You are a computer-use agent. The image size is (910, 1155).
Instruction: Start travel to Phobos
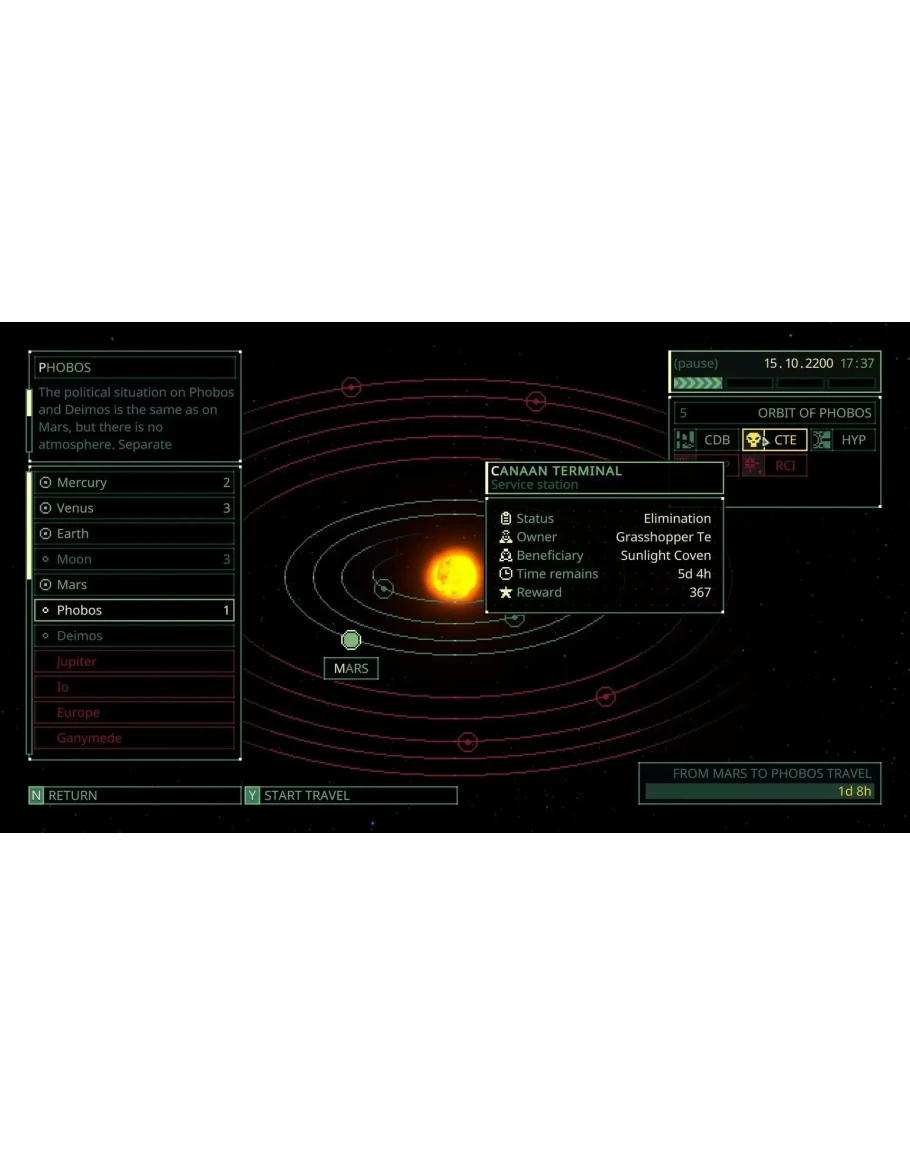tap(350, 795)
